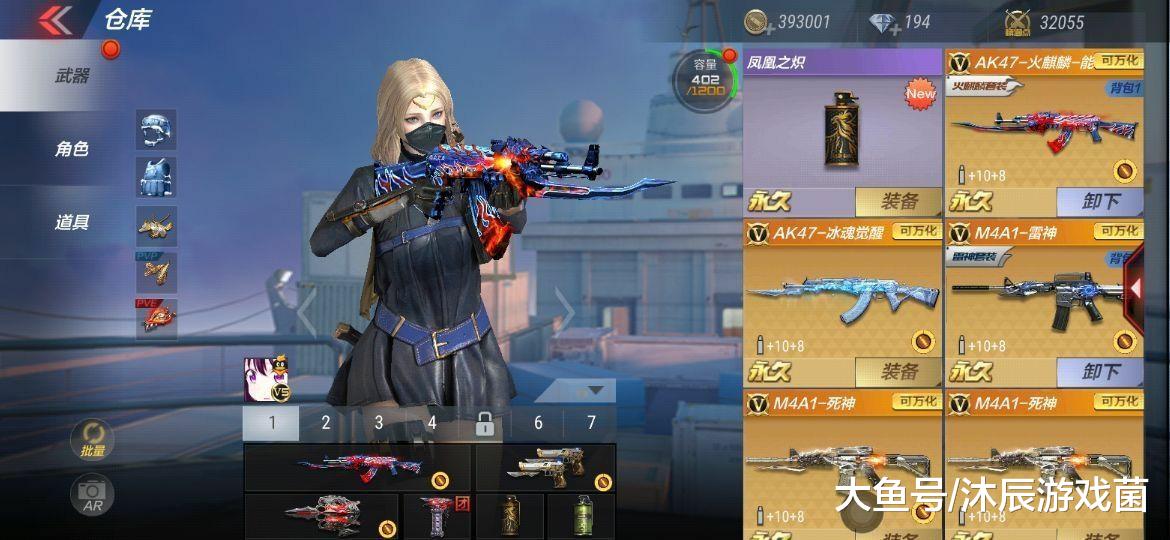Open the player avatar portrait

coord(259,376)
